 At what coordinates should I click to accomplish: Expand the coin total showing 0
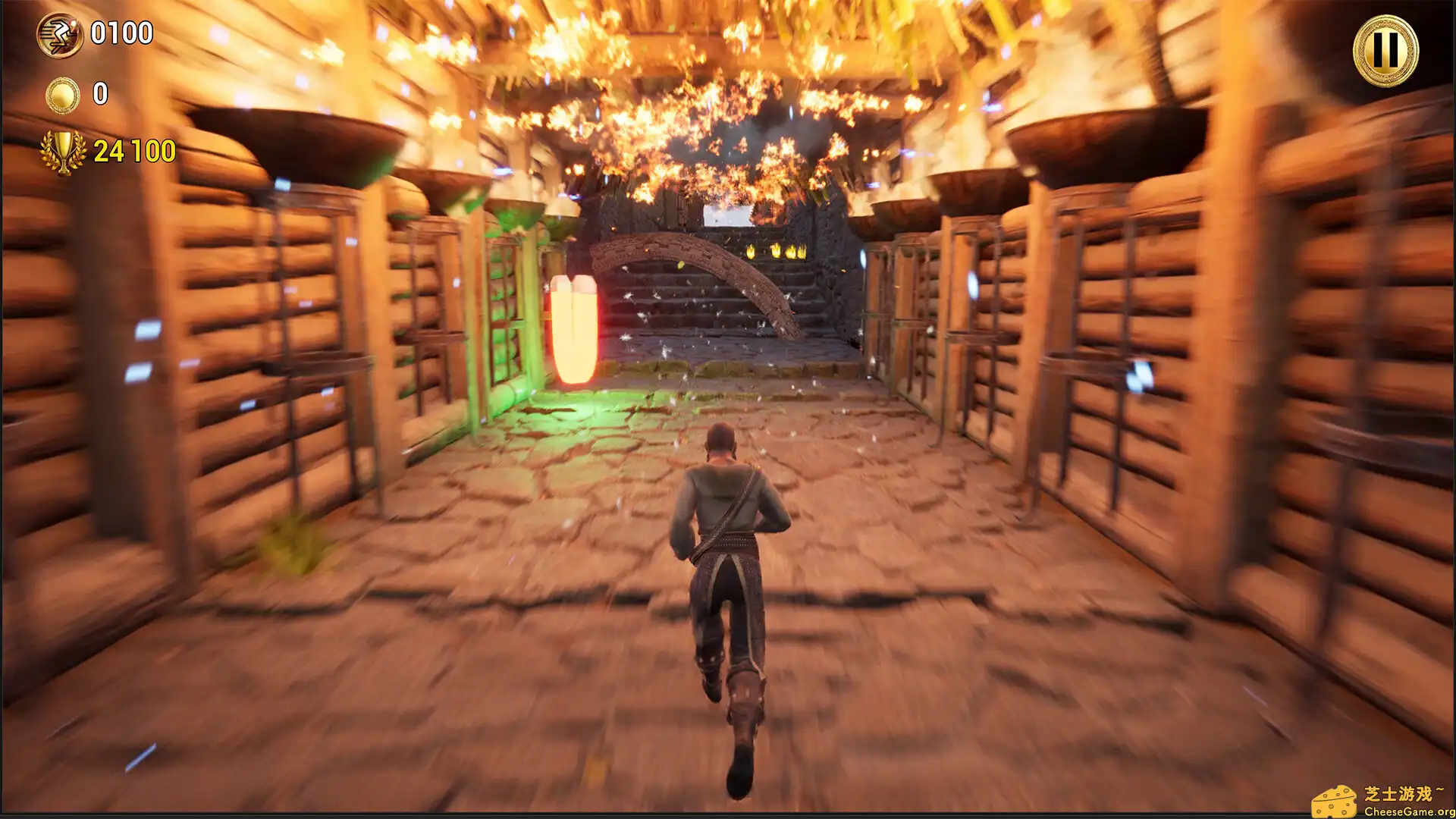[x=99, y=94]
